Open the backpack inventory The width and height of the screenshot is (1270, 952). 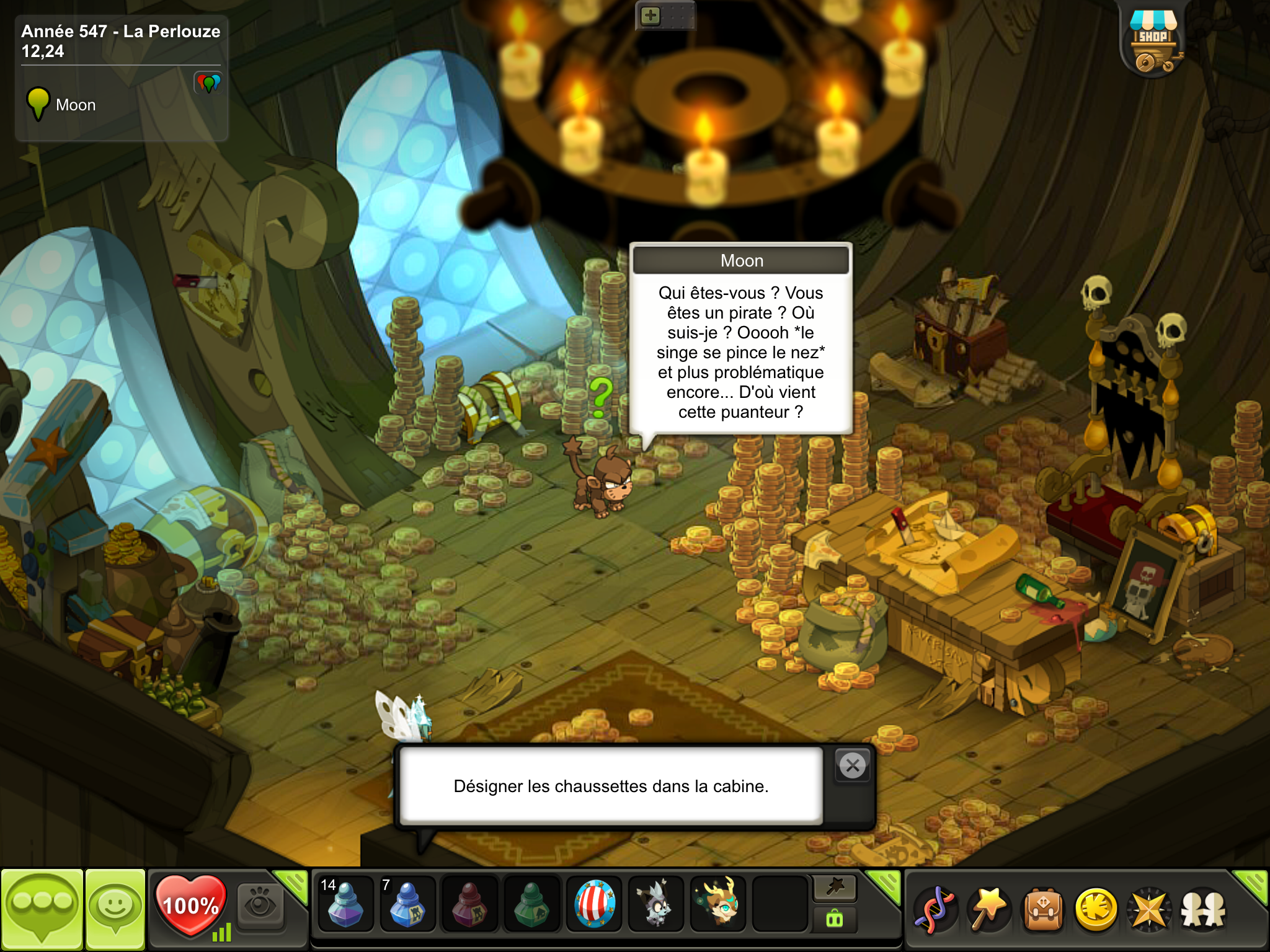click(1043, 909)
